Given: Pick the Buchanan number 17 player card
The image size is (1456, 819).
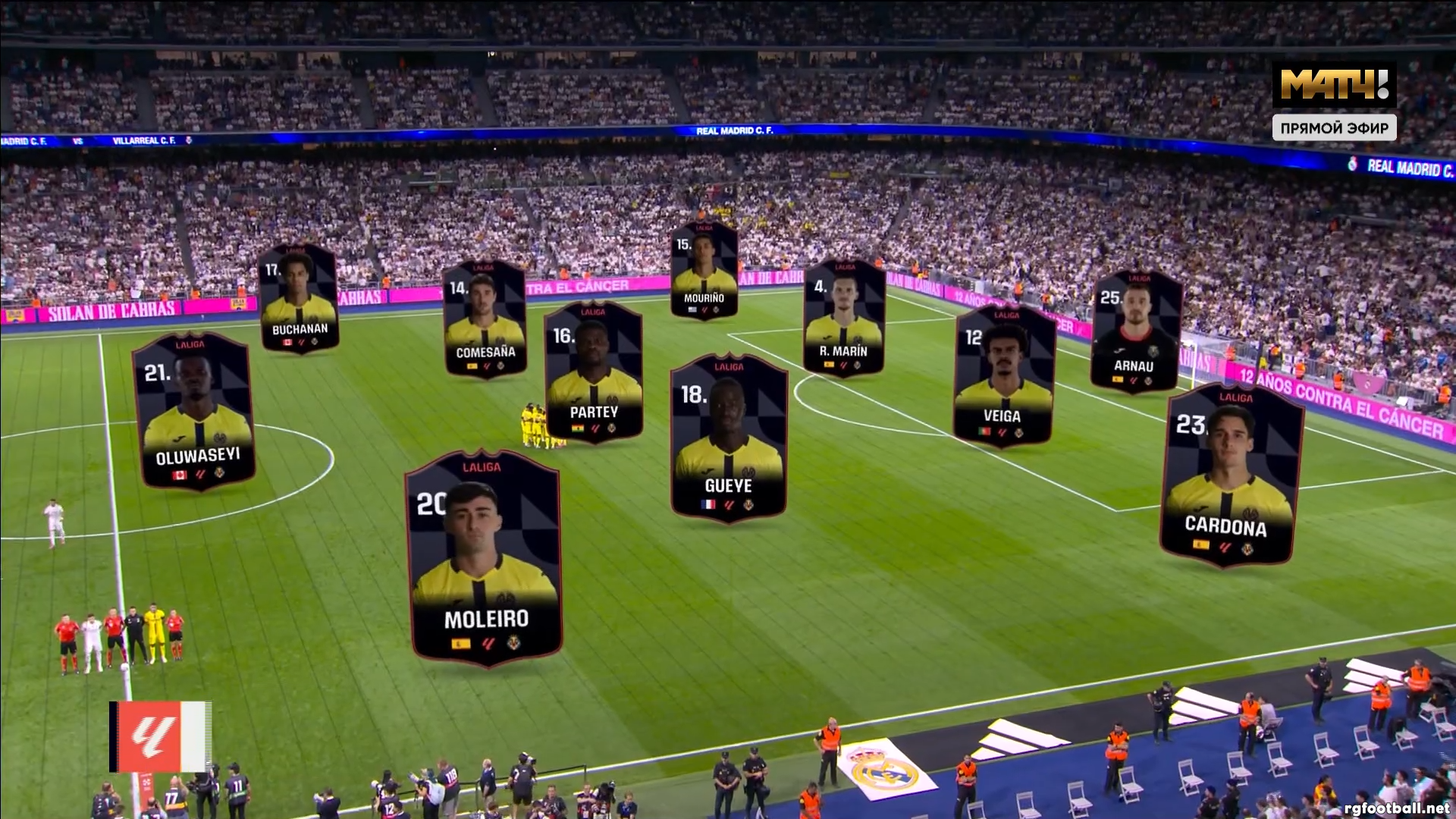Looking at the screenshot, I should (x=299, y=299).
